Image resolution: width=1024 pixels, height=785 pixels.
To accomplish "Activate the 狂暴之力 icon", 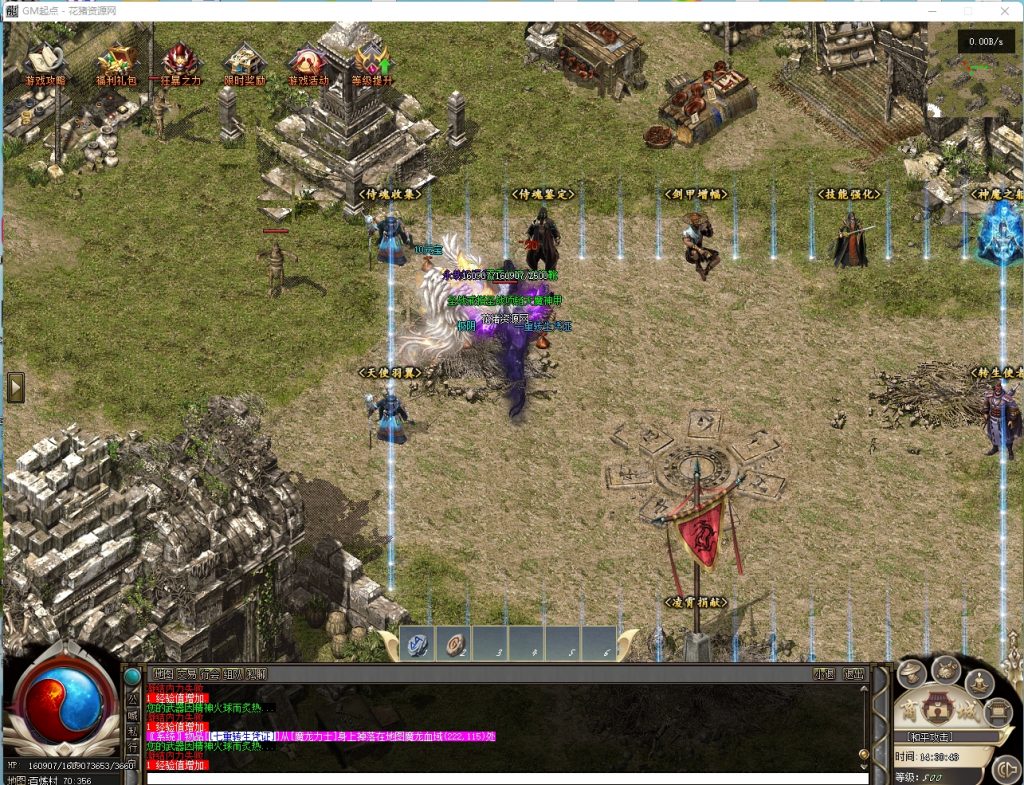I will tap(180, 62).
